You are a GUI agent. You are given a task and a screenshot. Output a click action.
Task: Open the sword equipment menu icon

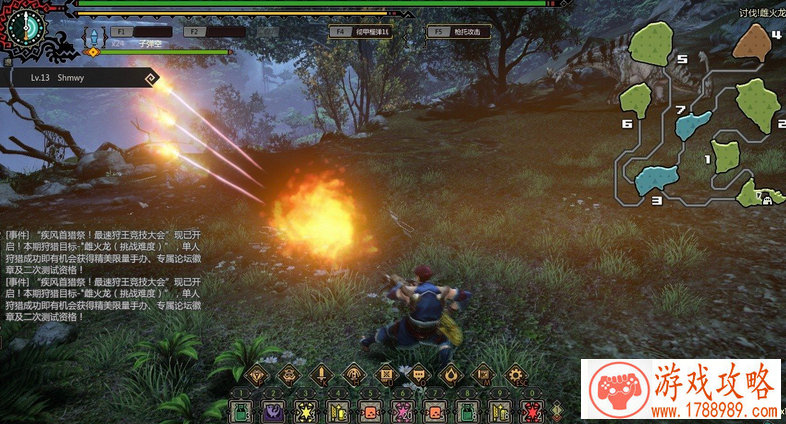click(x=321, y=376)
